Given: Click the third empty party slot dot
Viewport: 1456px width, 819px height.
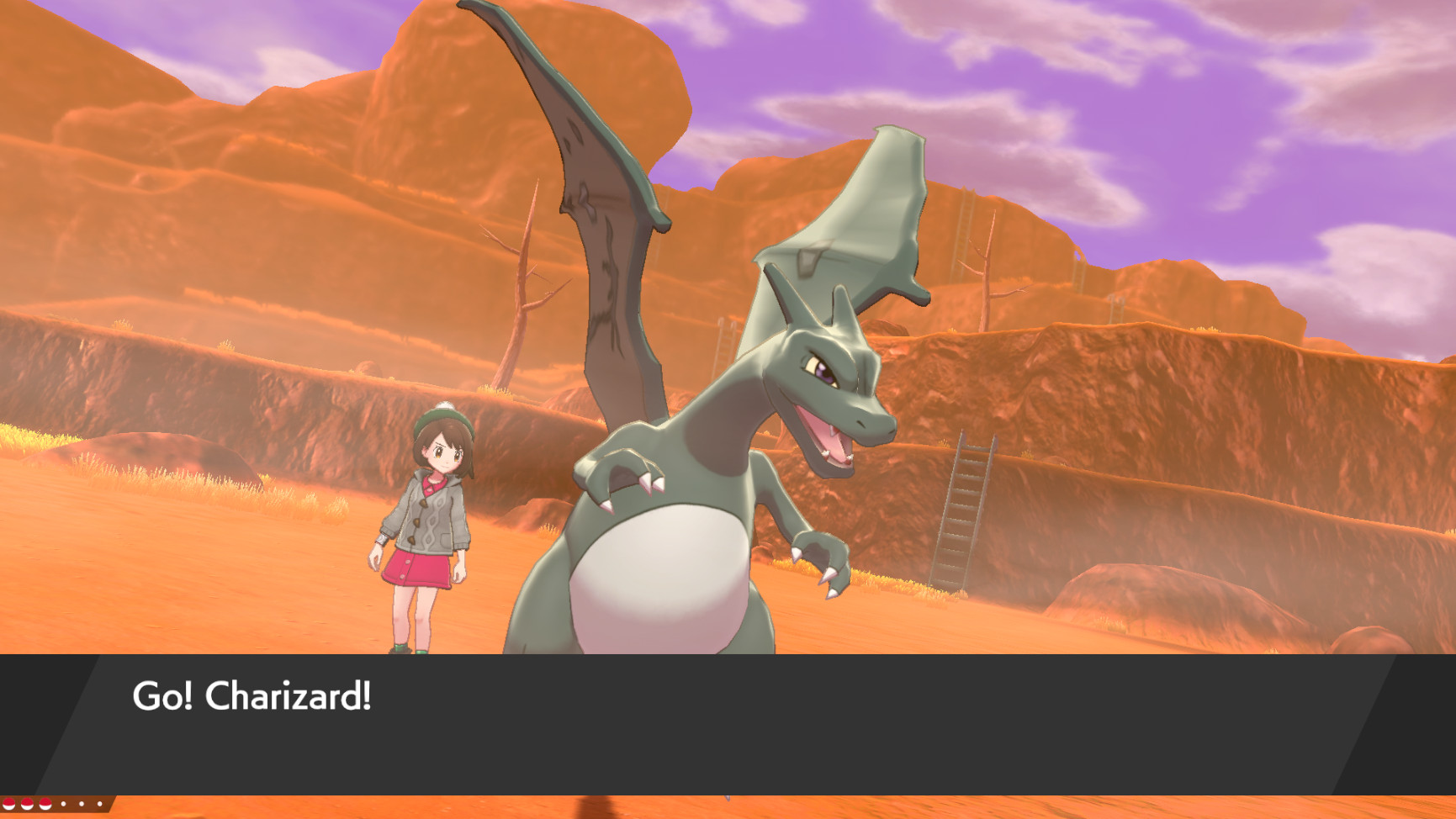Looking at the screenshot, I should pyautogui.click(x=99, y=804).
